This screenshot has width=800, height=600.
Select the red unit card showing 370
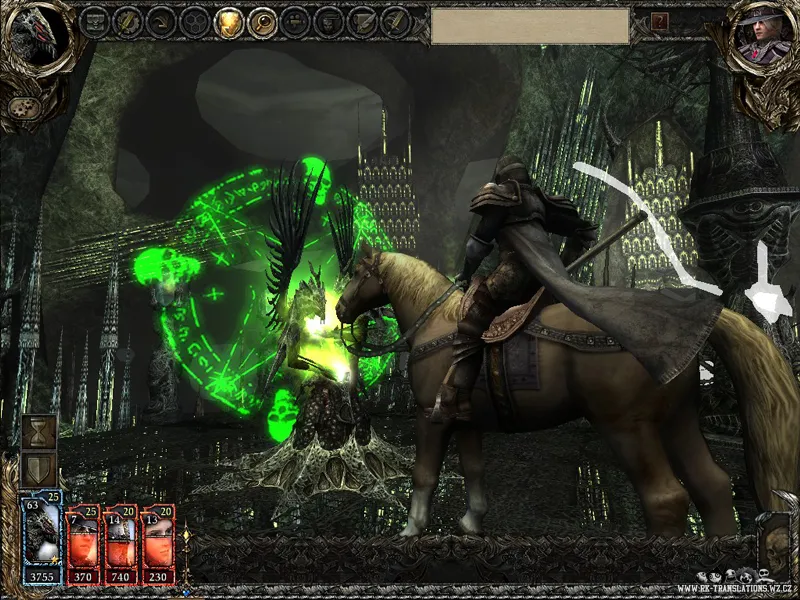(83, 545)
